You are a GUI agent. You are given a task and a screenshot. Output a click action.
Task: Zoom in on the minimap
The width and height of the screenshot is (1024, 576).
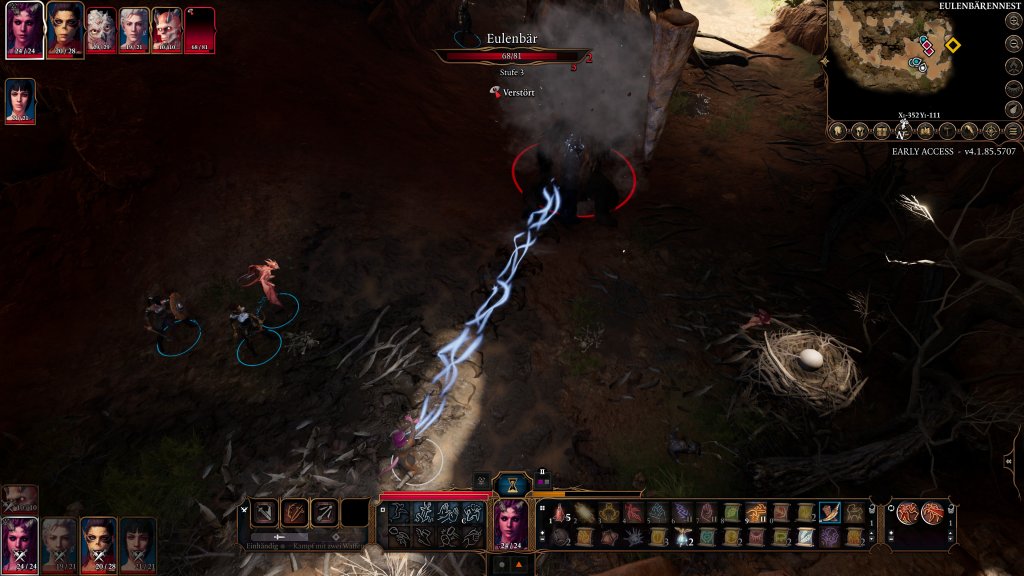point(1014,20)
